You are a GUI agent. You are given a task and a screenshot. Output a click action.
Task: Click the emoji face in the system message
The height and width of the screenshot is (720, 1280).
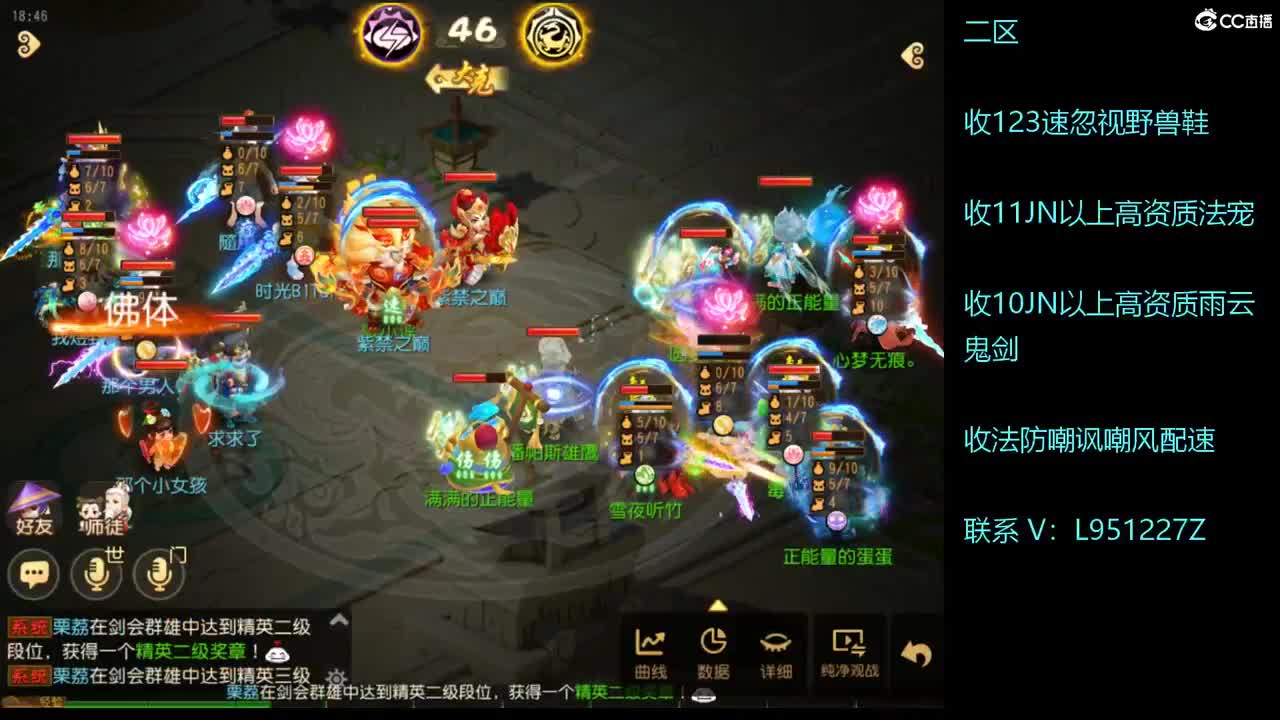[x=278, y=655]
